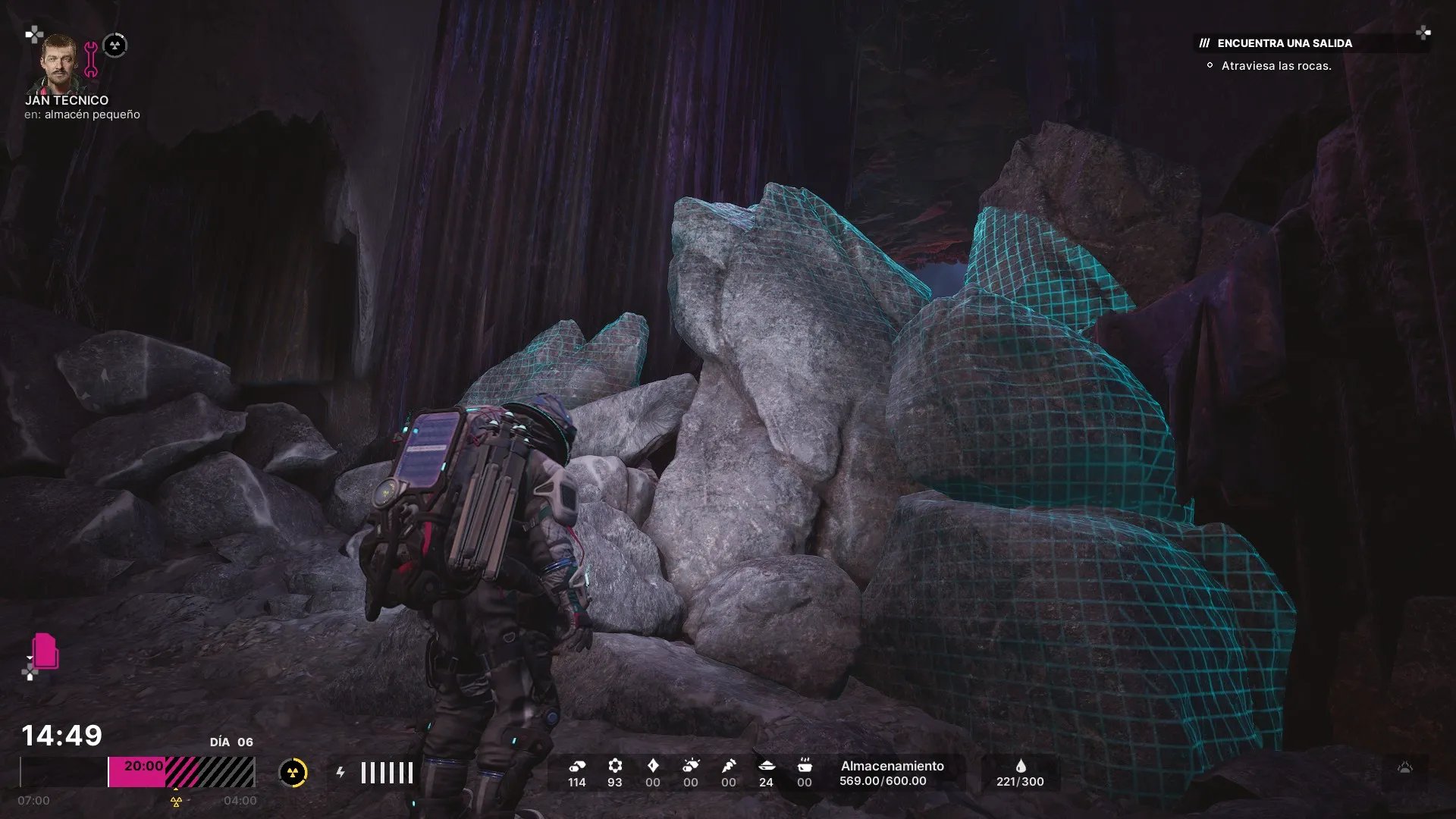Click the water droplet resource icon

coord(1021,766)
